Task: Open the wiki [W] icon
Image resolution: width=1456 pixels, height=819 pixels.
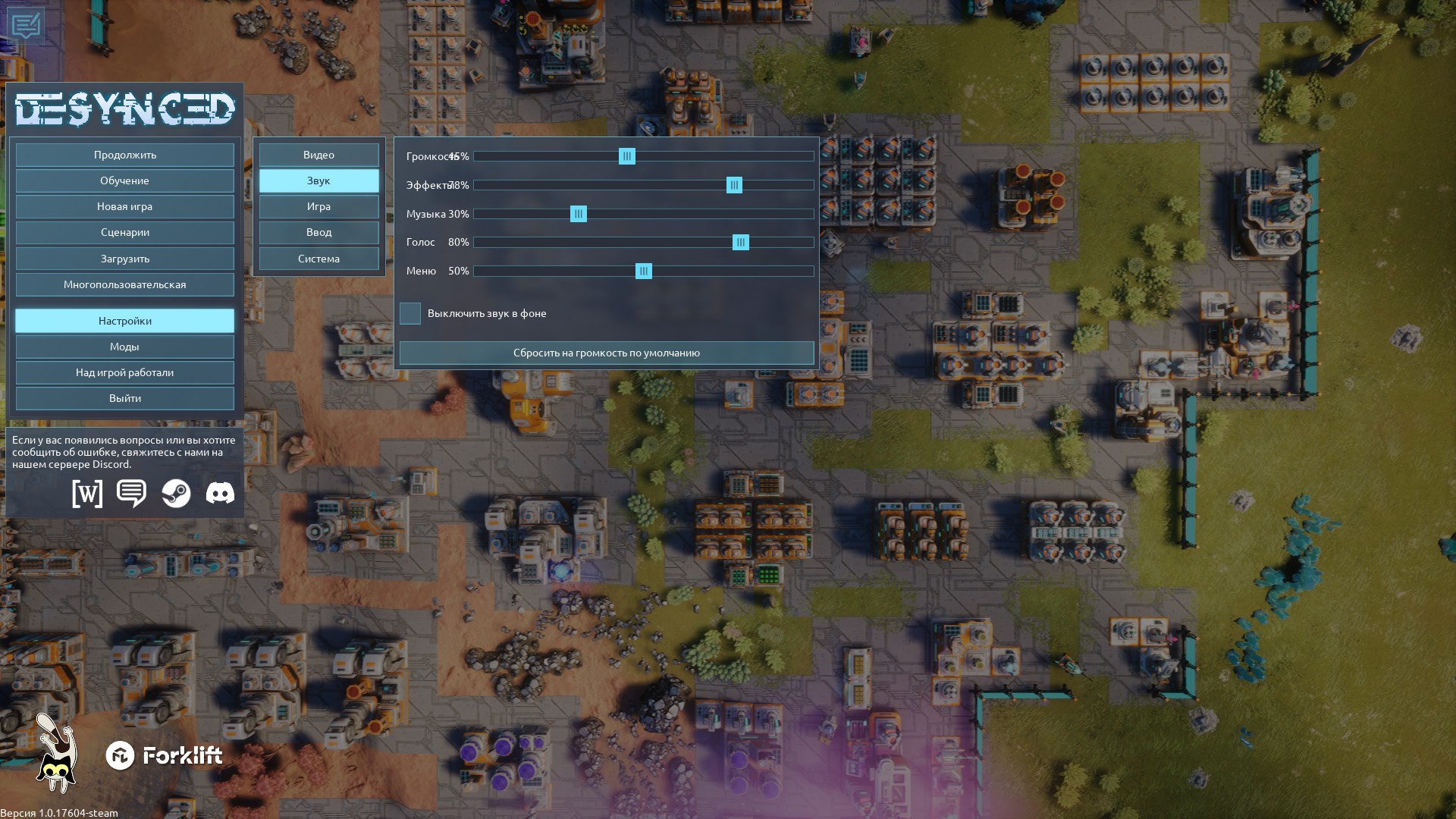Action: click(87, 494)
